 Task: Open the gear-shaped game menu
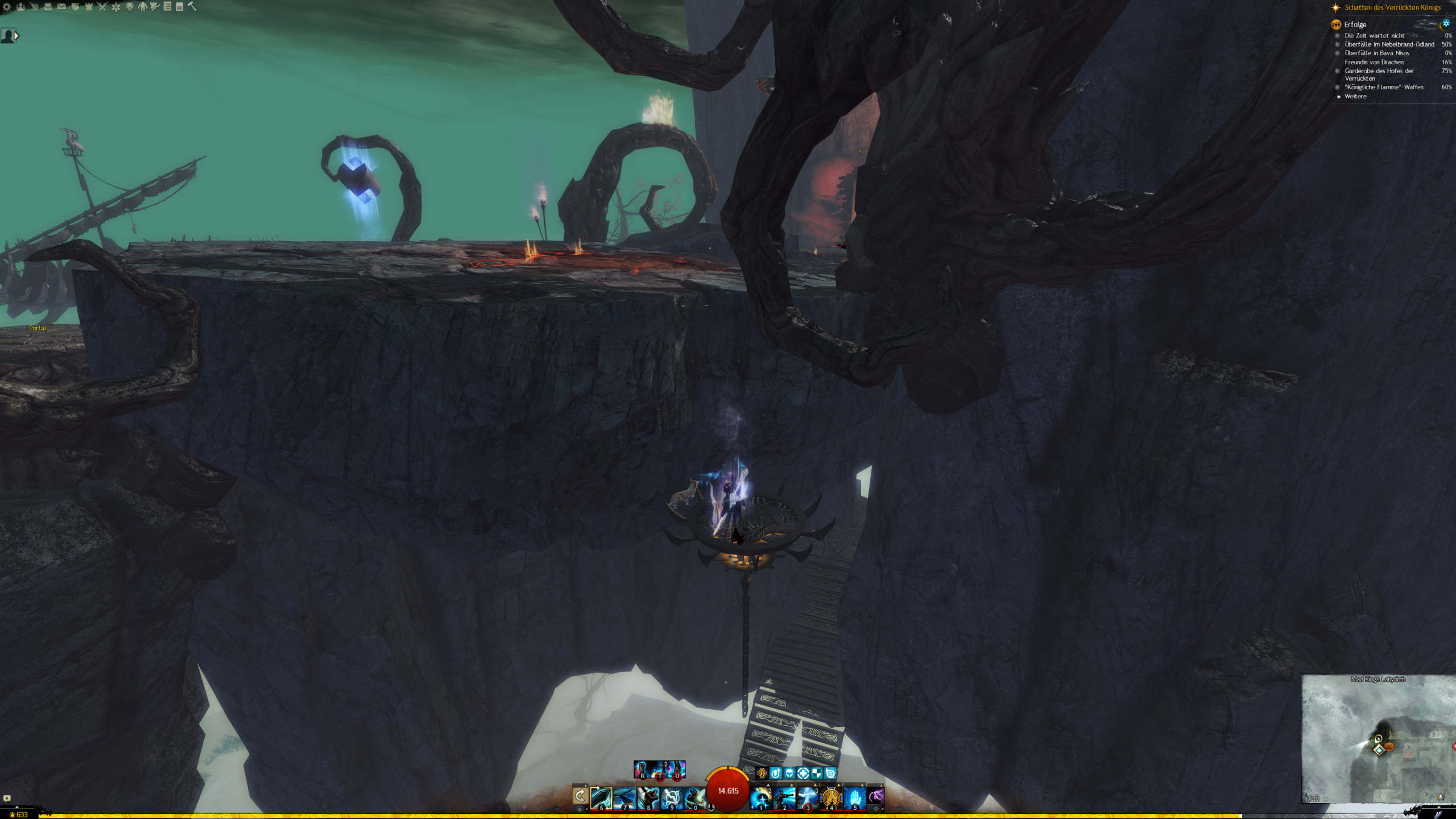pos(7,7)
